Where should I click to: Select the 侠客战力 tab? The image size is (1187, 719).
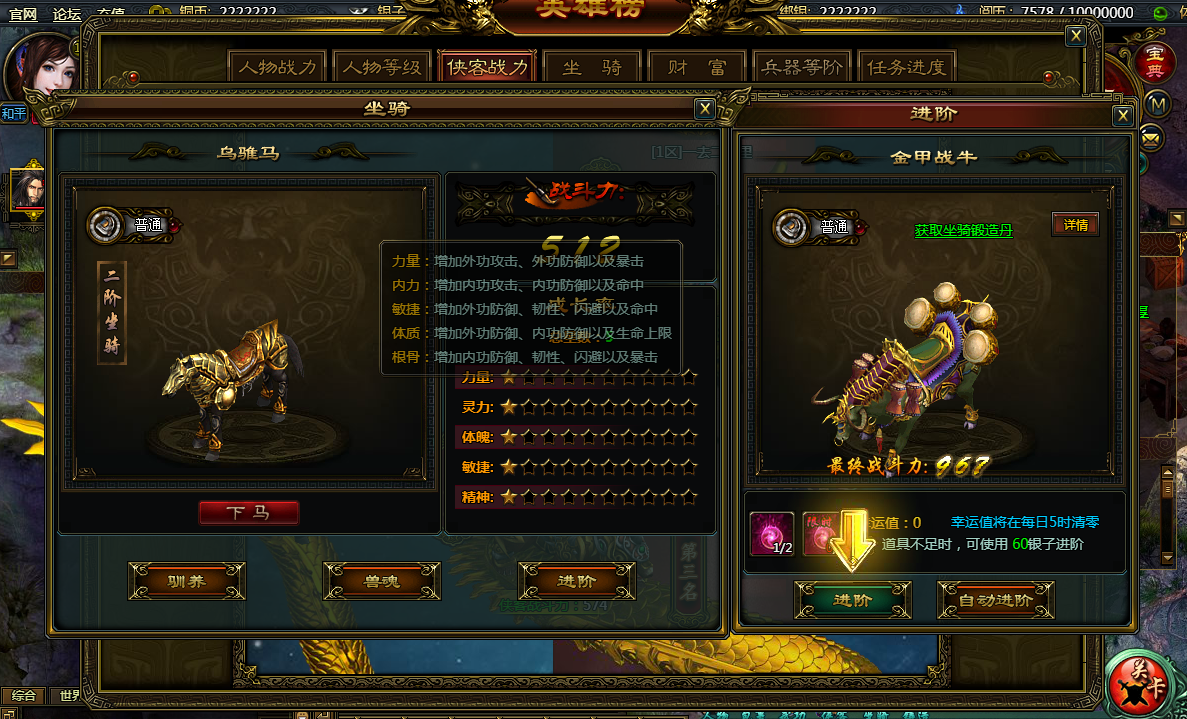click(487, 68)
